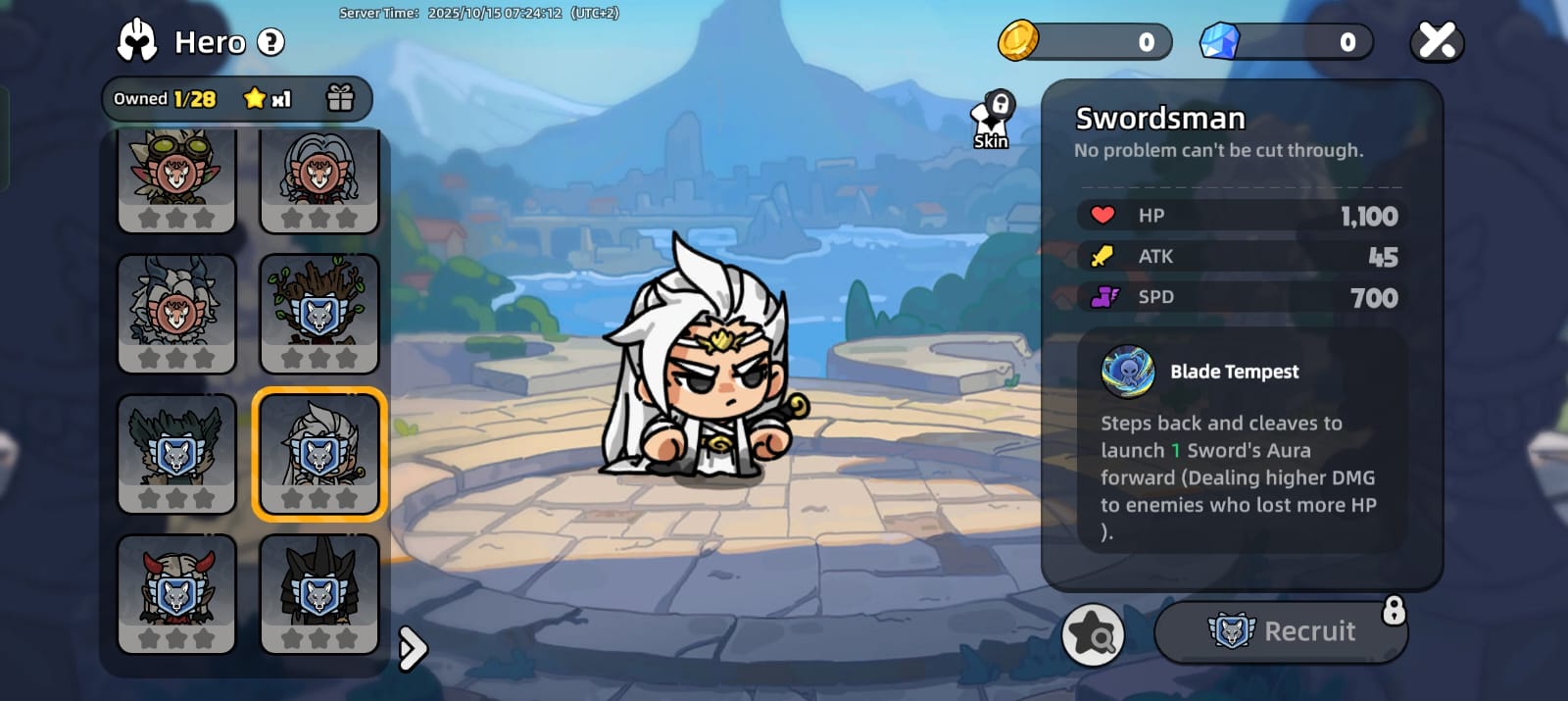Viewport: 1568px width, 701px height.
Task: Click the blue gem currency icon
Action: (x=1220, y=41)
